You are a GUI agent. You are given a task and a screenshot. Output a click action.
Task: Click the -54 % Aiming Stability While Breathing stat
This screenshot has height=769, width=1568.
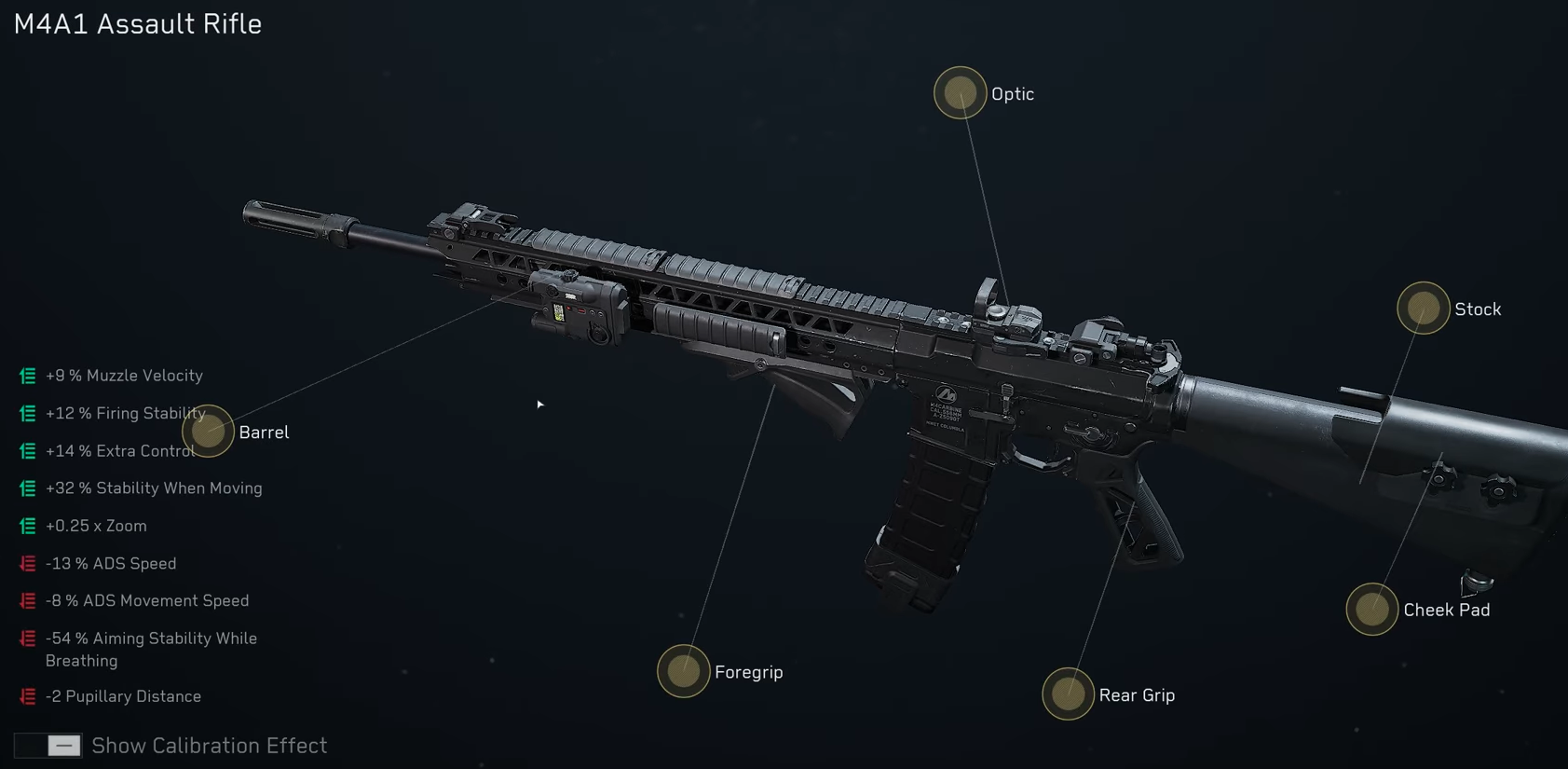(x=151, y=648)
